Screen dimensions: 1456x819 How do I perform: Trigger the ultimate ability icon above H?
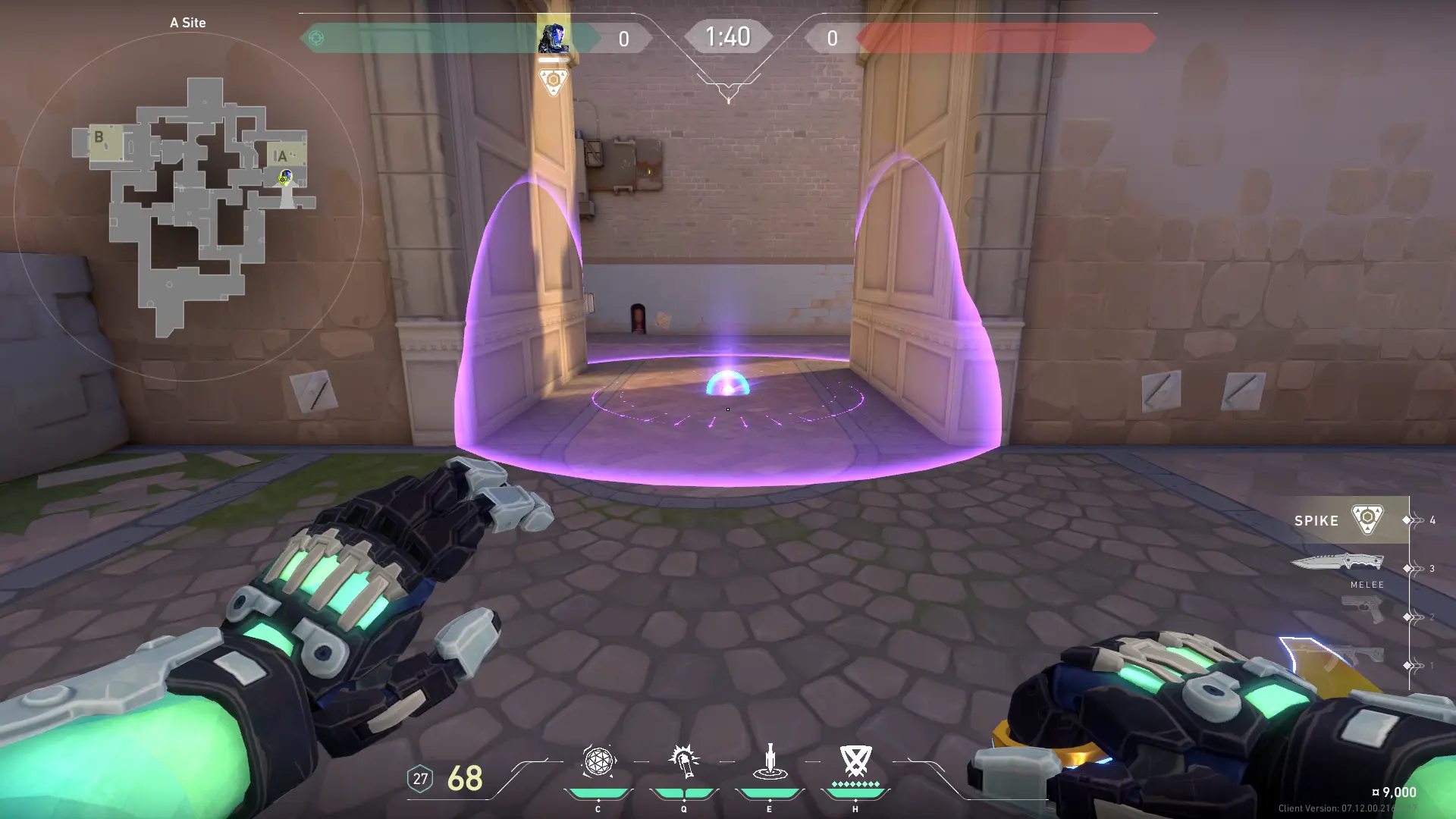coord(855,760)
